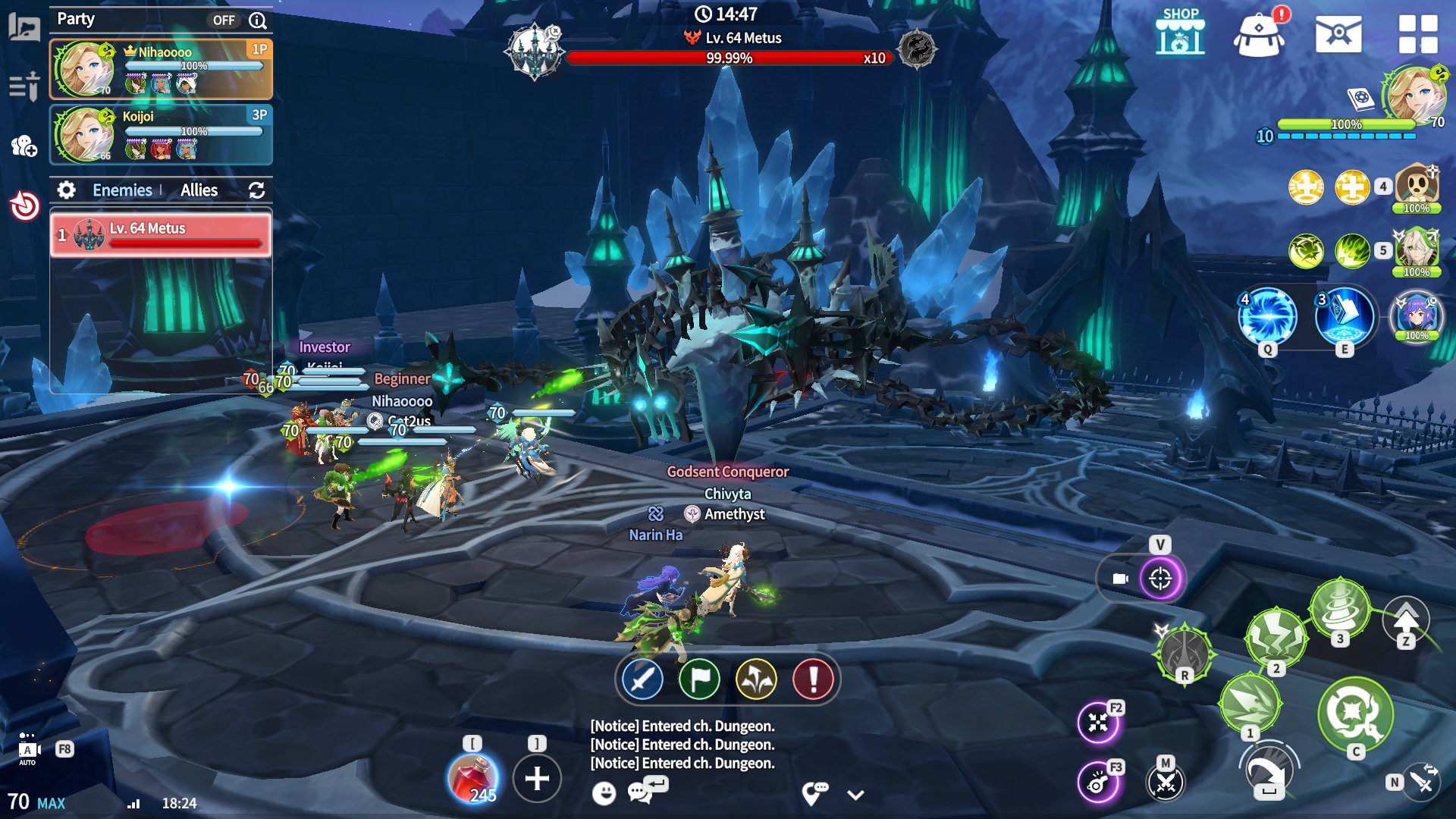Activate the blue card E skill
The image size is (1456, 819).
pyautogui.click(x=1345, y=316)
